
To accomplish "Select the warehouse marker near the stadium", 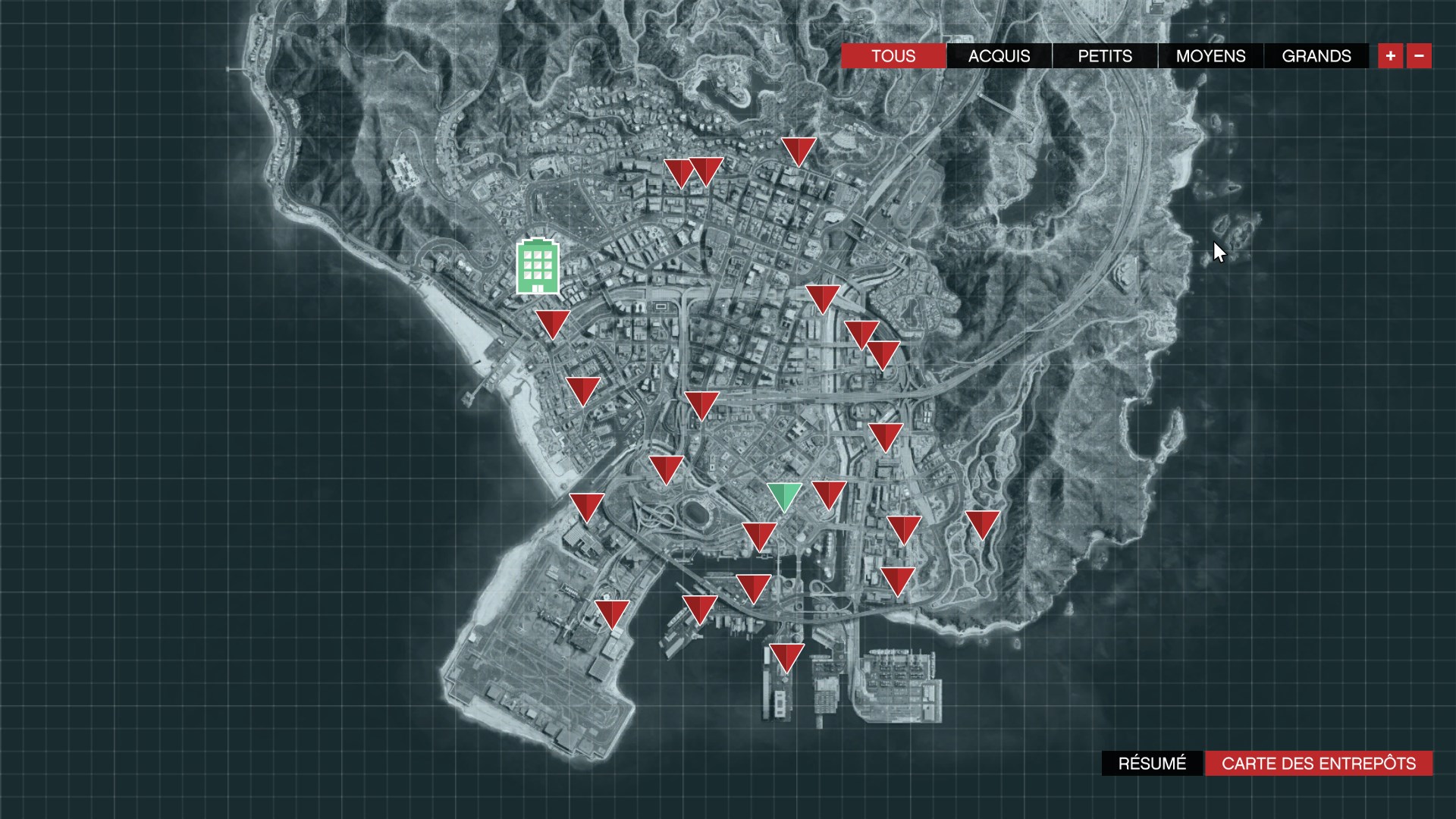I will coord(666,469).
